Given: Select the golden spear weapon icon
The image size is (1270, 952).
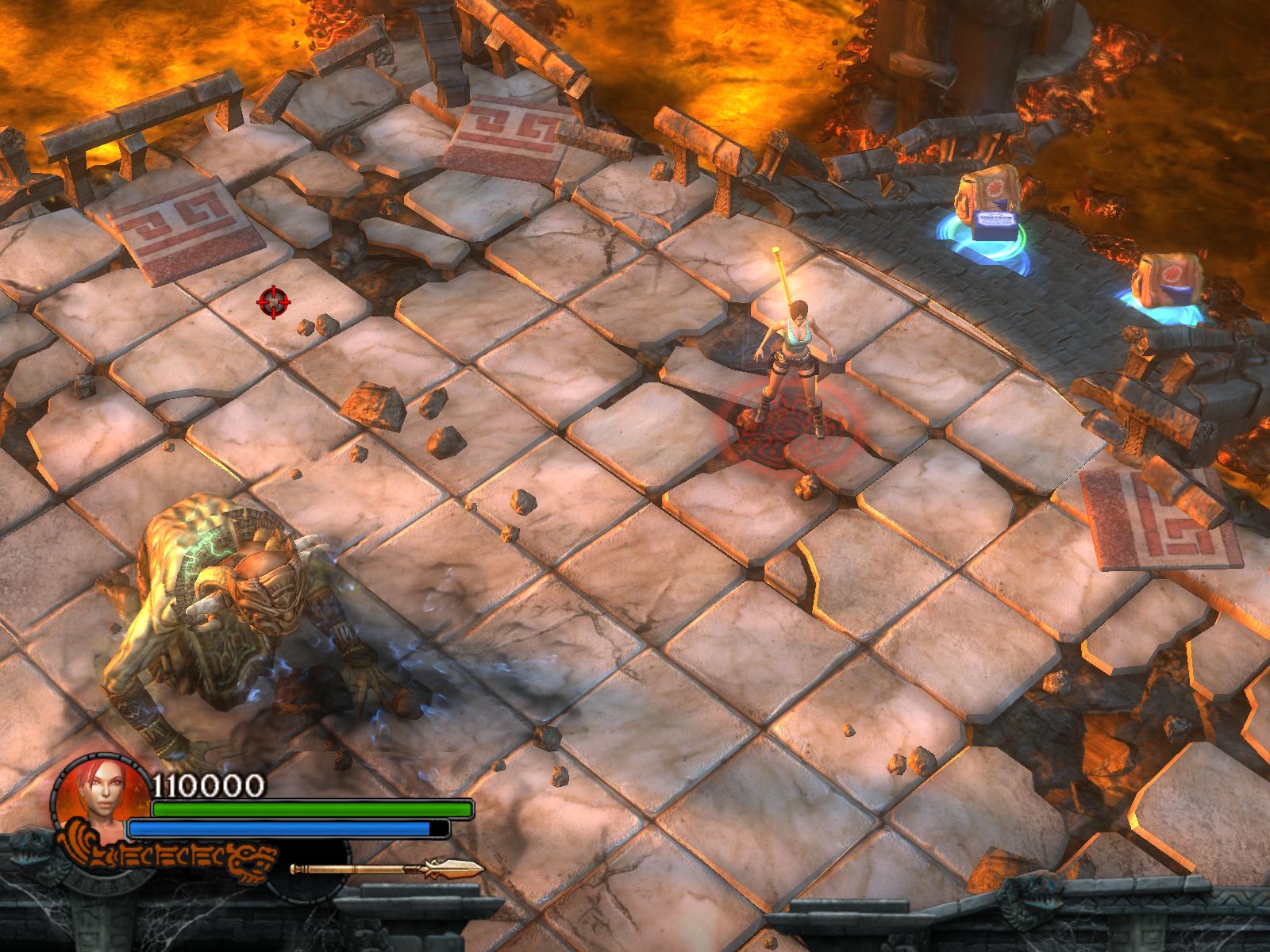Looking at the screenshot, I should click(387, 869).
